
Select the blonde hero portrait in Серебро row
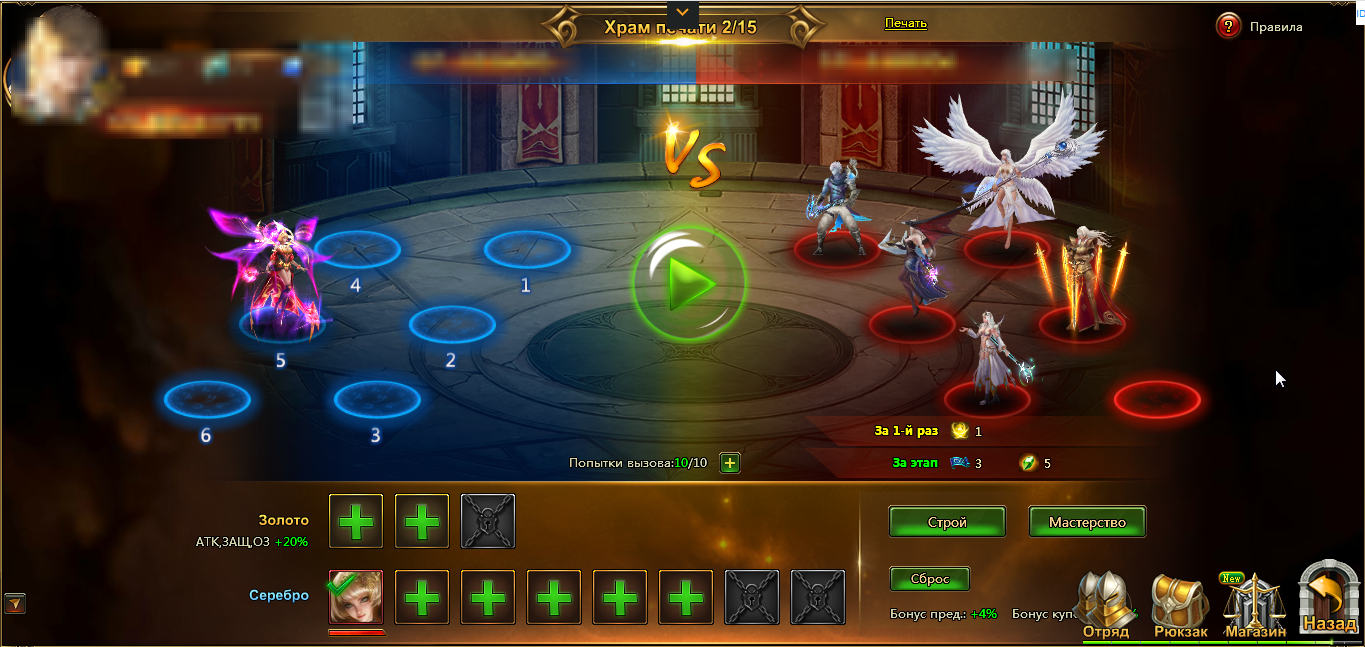coord(356,597)
